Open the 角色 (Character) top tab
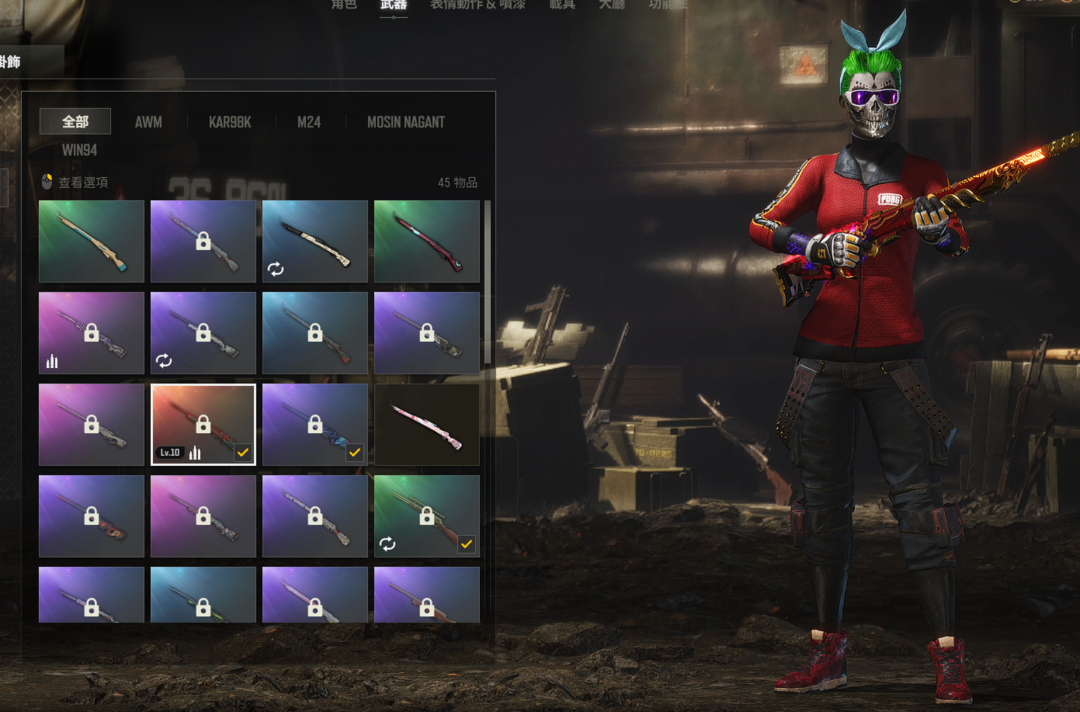This screenshot has height=712, width=1080. [x=344, y=5]
